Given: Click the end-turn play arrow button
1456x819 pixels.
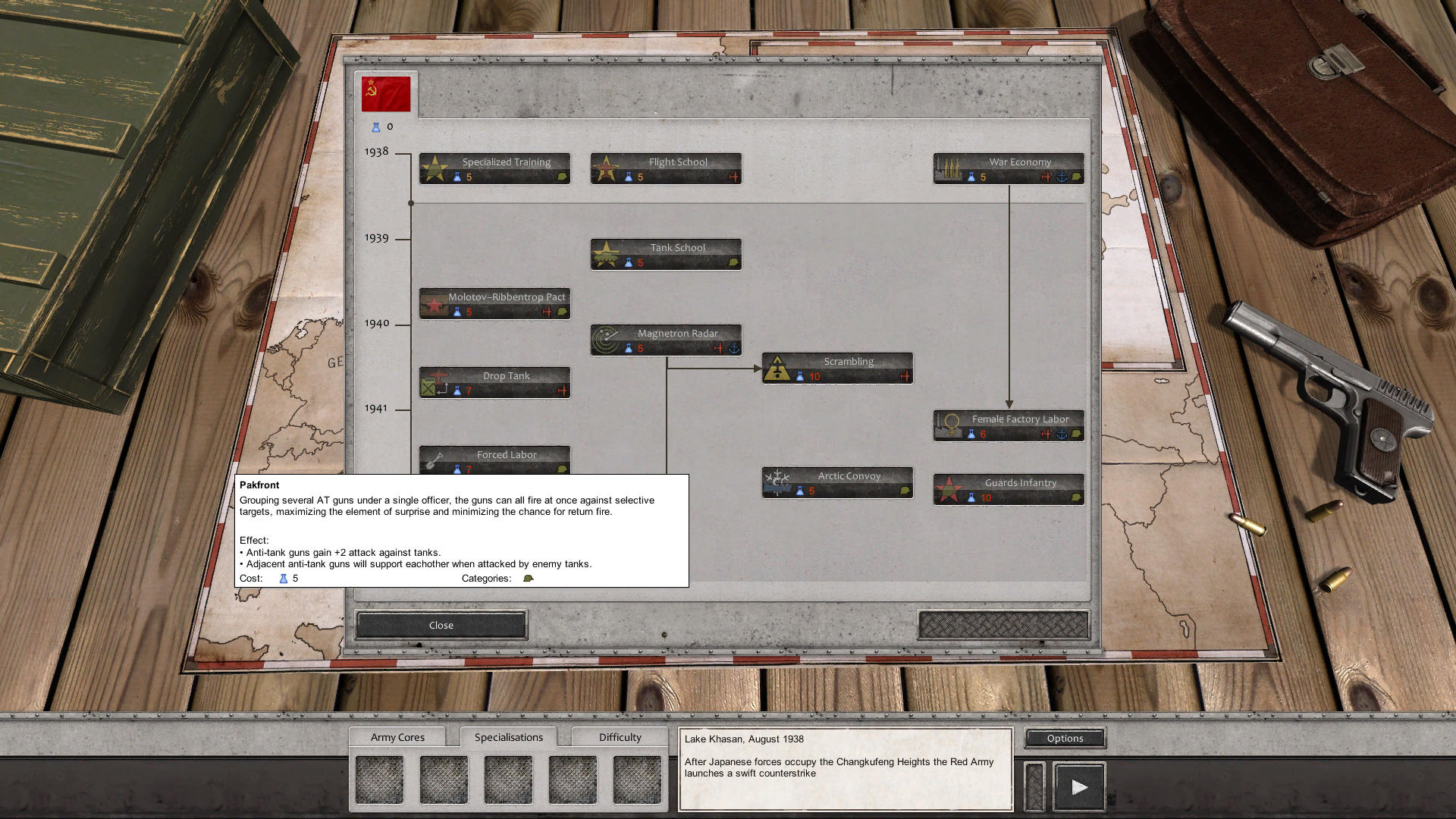Looking at the screenshot, I should click(1079, 786).
